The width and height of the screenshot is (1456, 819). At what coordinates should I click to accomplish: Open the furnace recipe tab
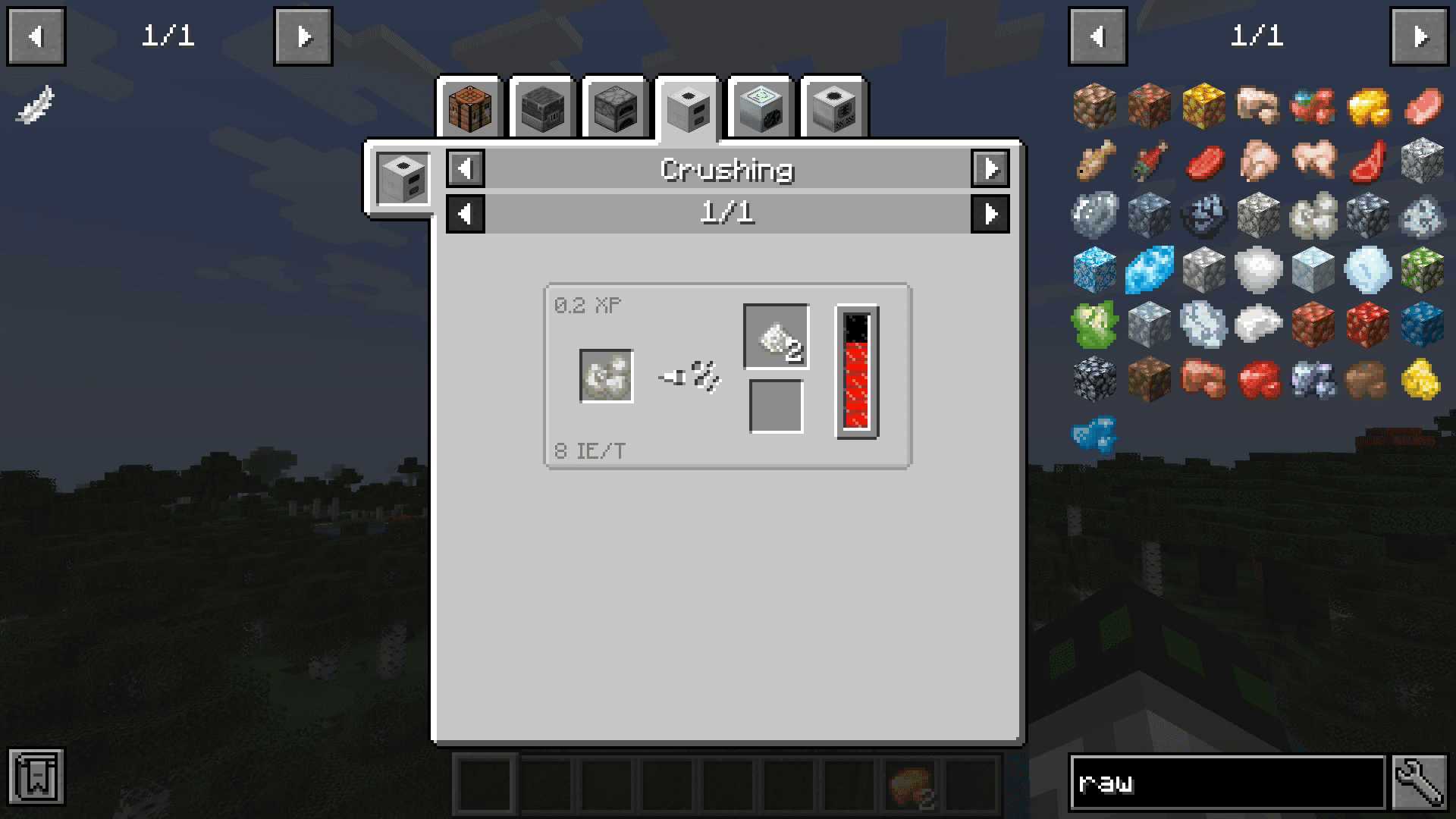[x=616, y=108]
